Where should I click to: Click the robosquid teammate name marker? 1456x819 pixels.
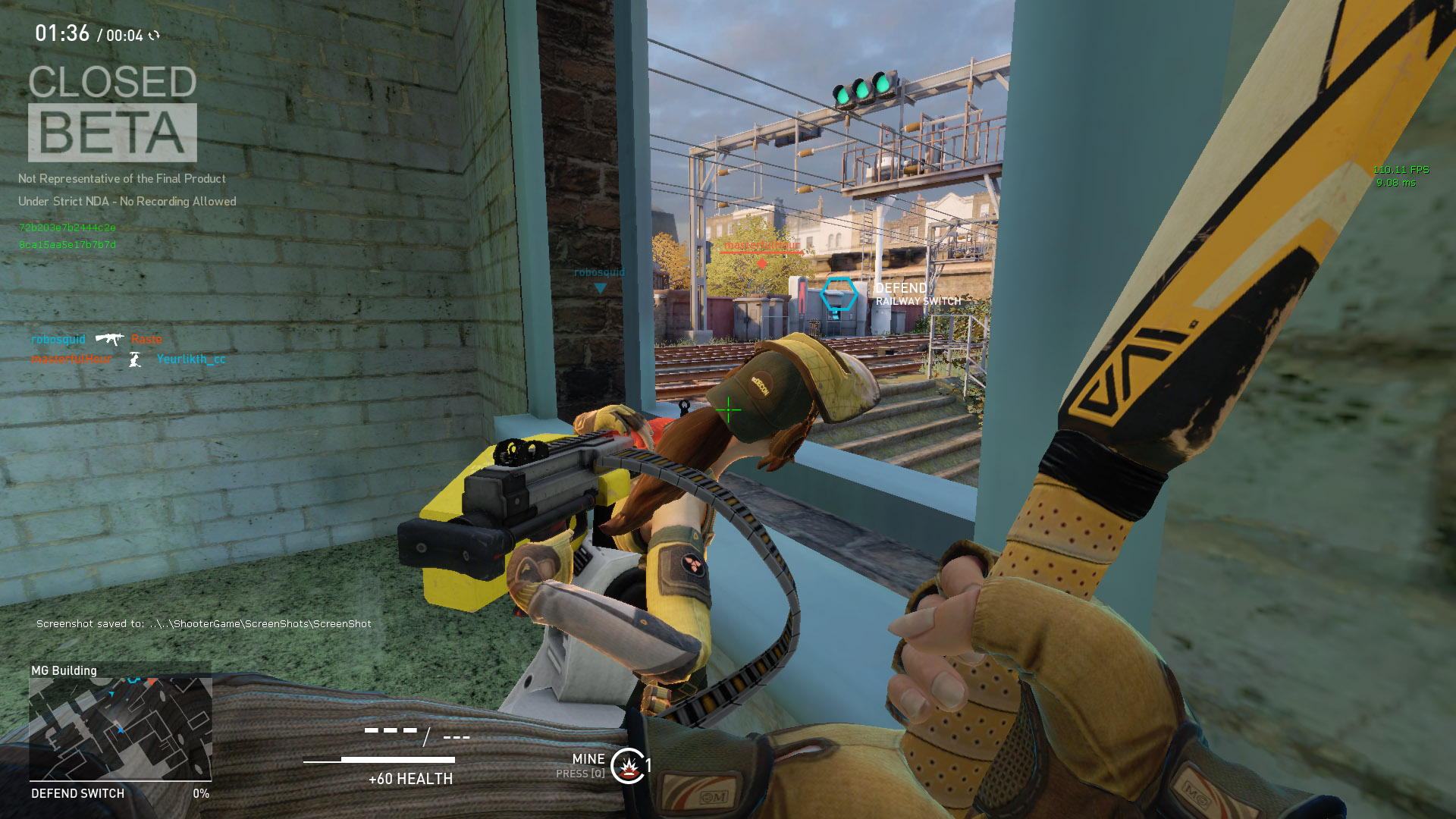click(599, 273)
